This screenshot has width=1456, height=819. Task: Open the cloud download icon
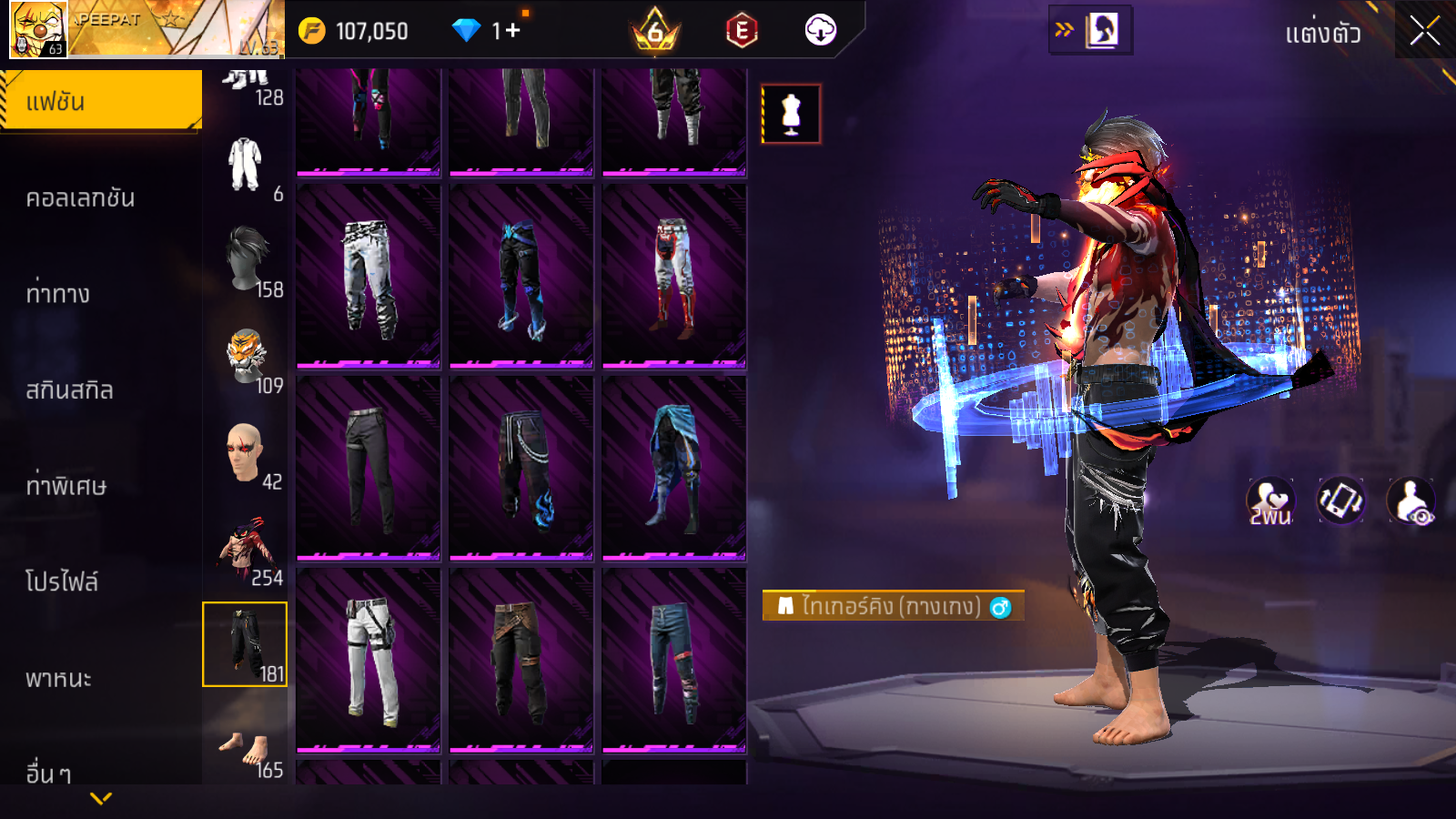pyautogui.click(x=820, y=31)
